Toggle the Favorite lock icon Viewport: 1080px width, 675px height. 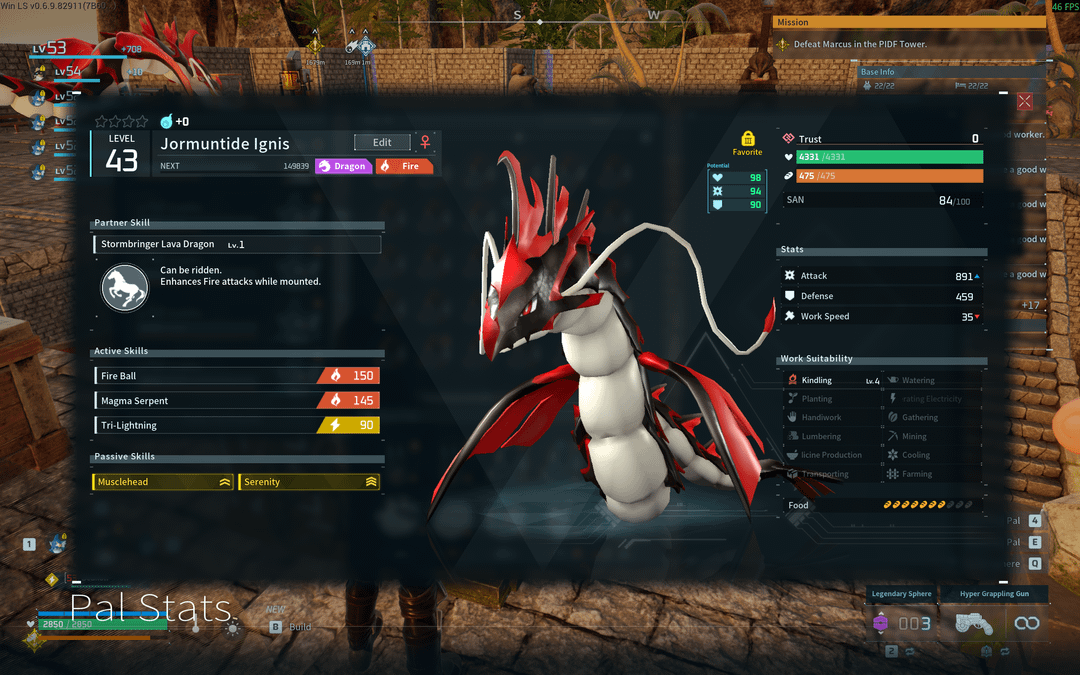click(747, 139)
